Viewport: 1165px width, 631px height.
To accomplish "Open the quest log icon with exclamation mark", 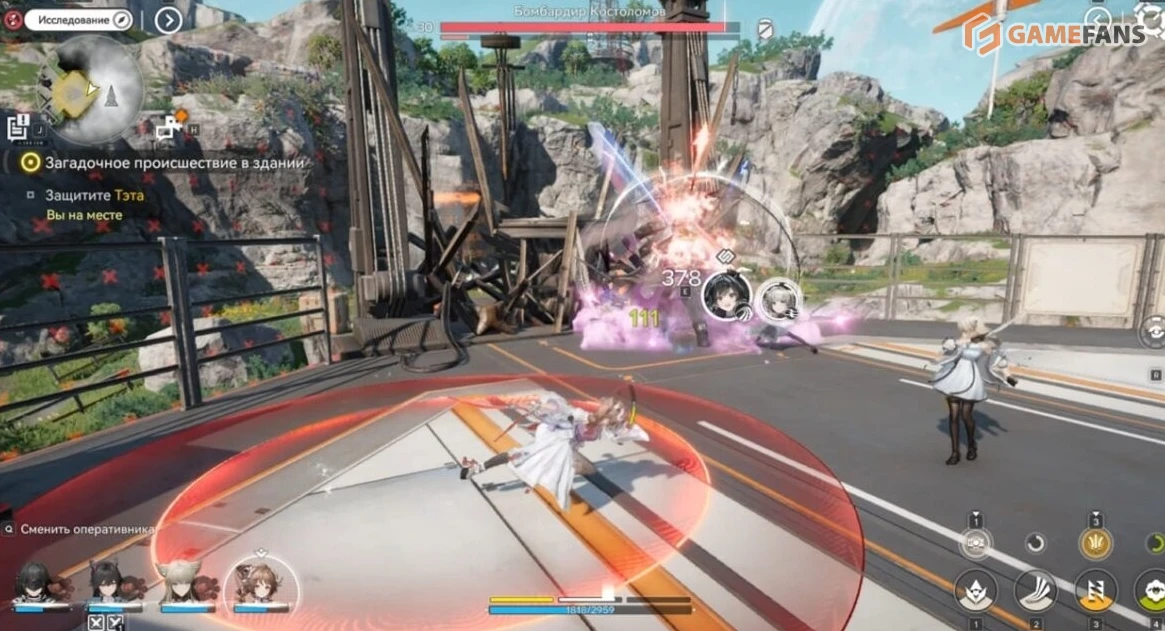I will pos(18,127).
